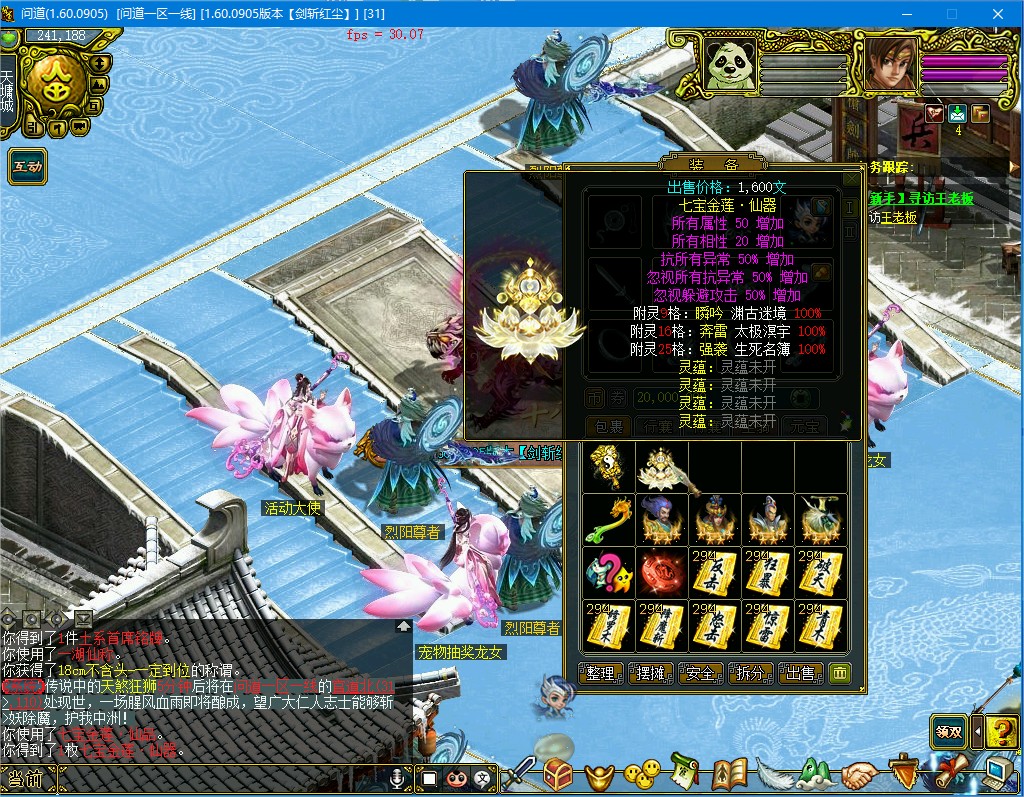Close the game window
The width and height of the screenshot is (1024, 797).
(x=998, y=14)
